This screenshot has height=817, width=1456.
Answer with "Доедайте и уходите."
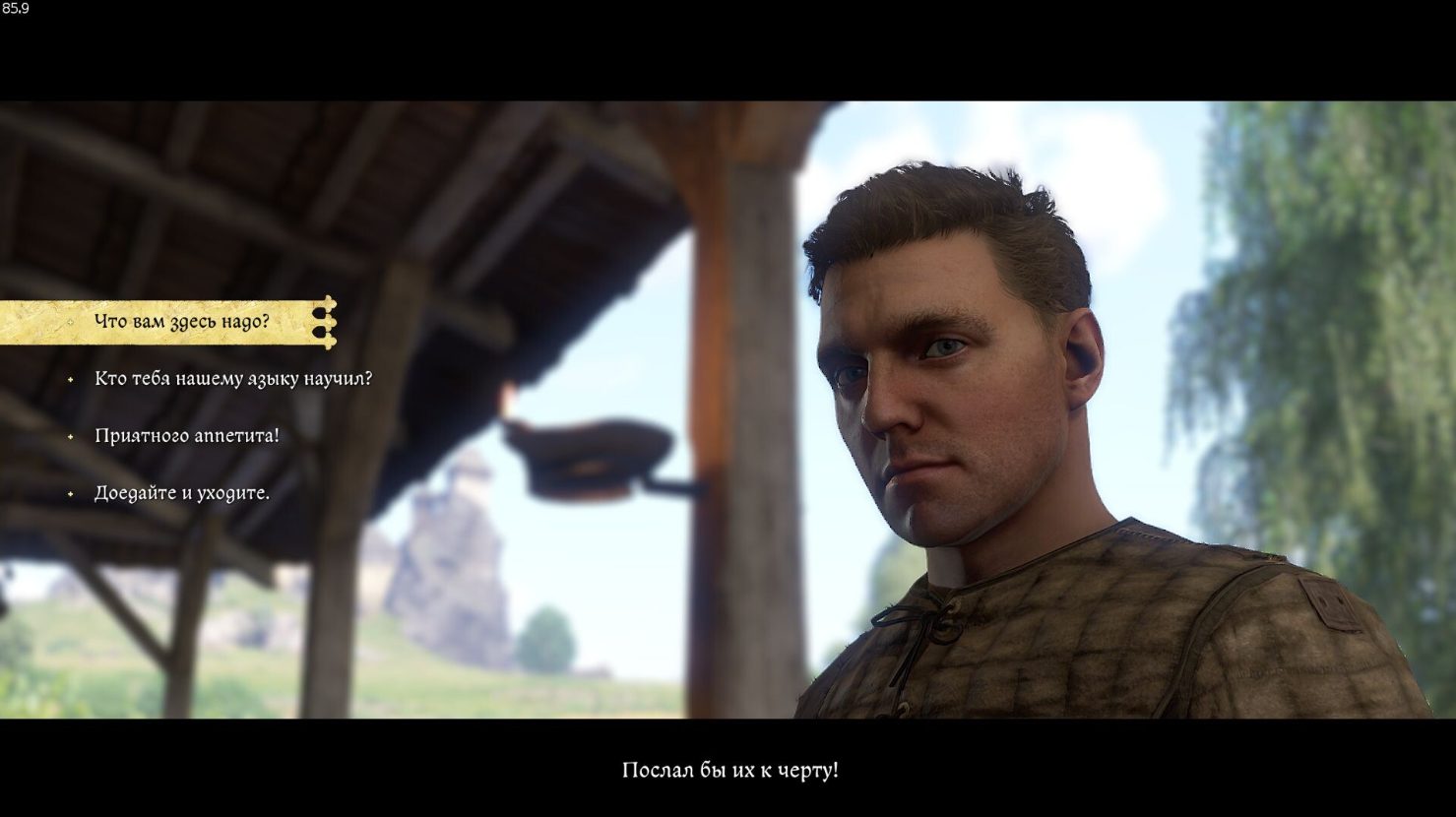tap(181, 493)
